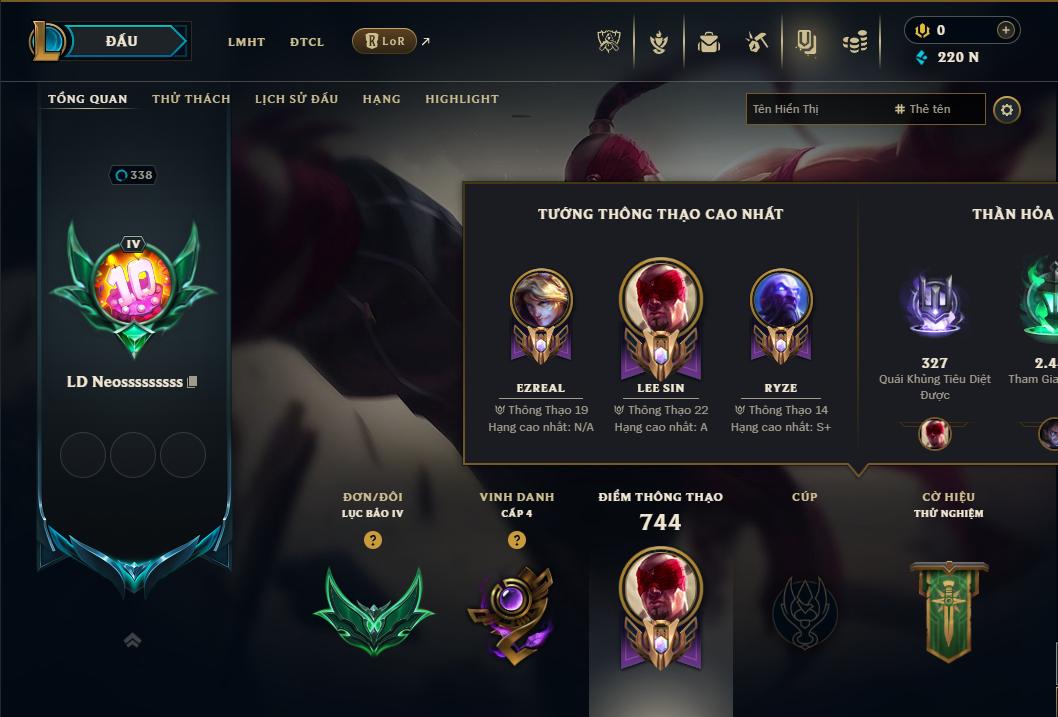Image resolution: width=1058 pixels, height=717 pixels.
Task: Switch to the THỬ THÁCH tab
Action: [x=191, y=99]
